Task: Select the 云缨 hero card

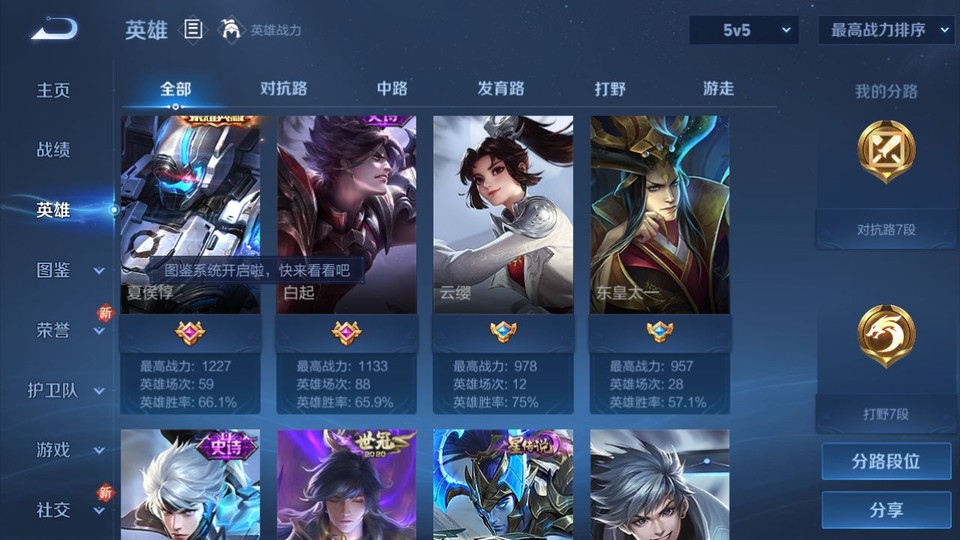Action: click(x=503, y=214)
